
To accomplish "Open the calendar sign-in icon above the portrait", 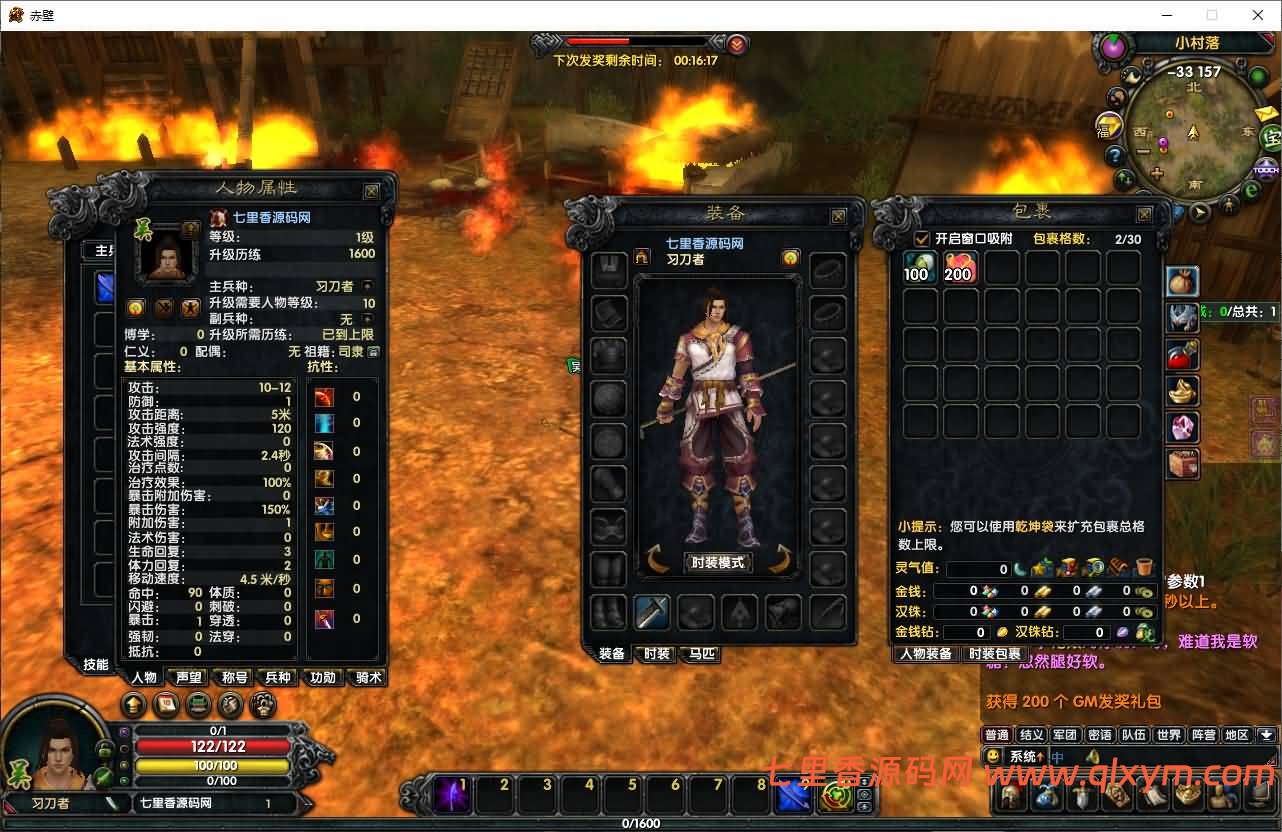I will click(x=164, y=704).
